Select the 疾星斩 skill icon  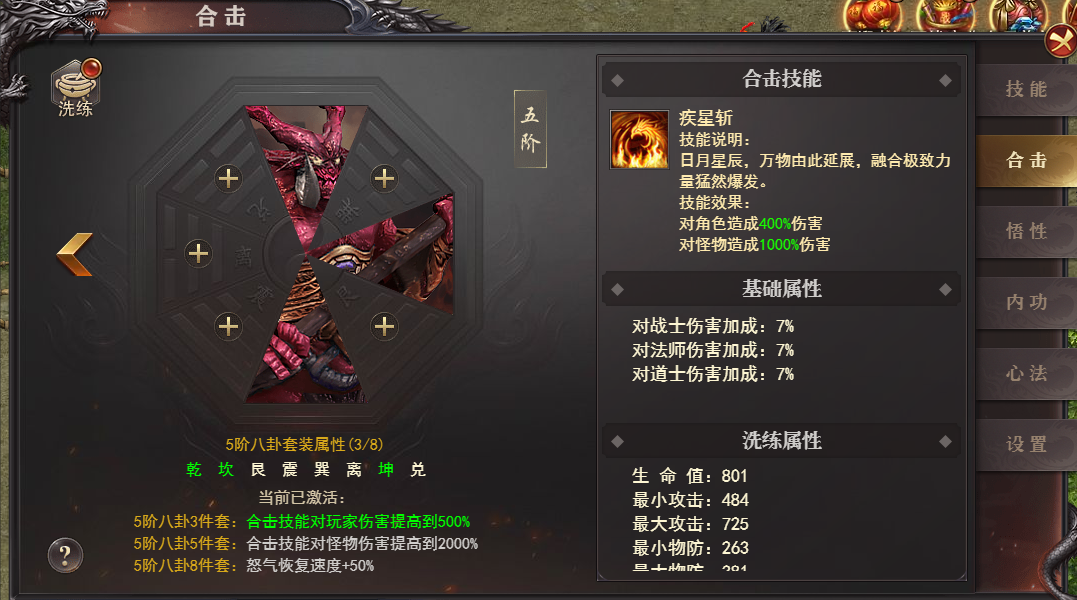pyautogui.click(x=639, y=139)
